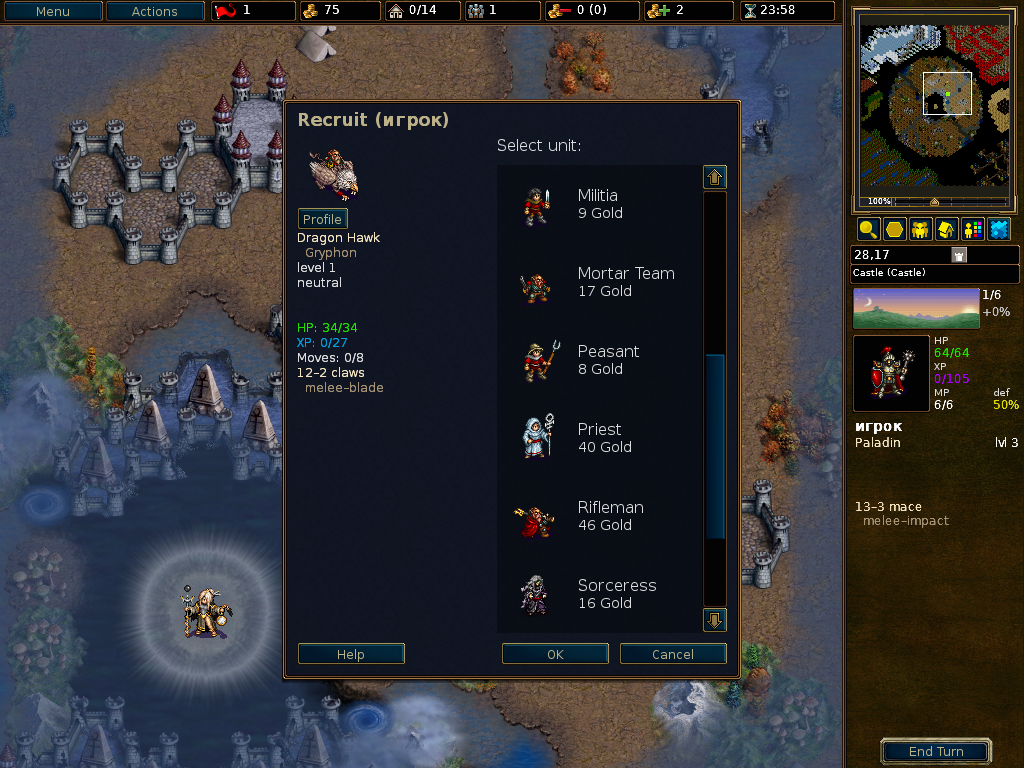The width and height of the screenshot is (1024, 768).
Task: Toggle village house display on the minimap
Action: (946, 229)
